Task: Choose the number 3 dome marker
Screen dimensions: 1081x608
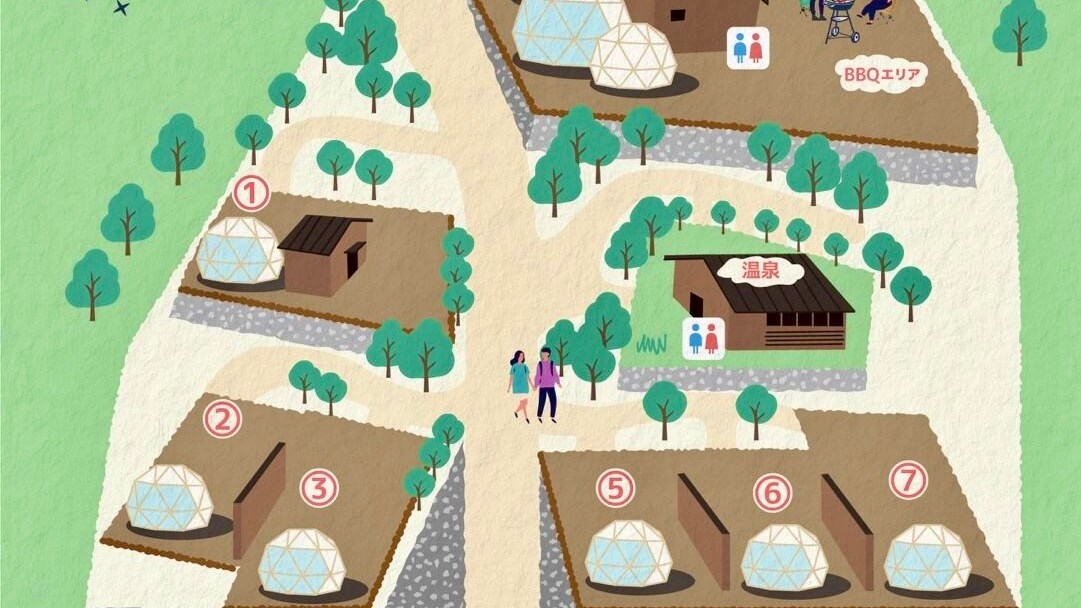Action: tap(318, 488)
